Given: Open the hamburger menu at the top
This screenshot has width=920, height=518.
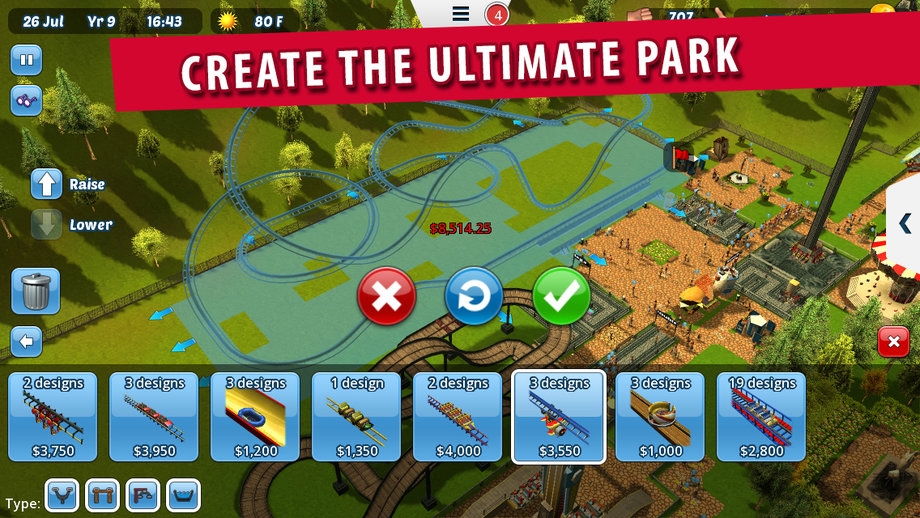Looking at the screenshot, I should click(460, 14).
